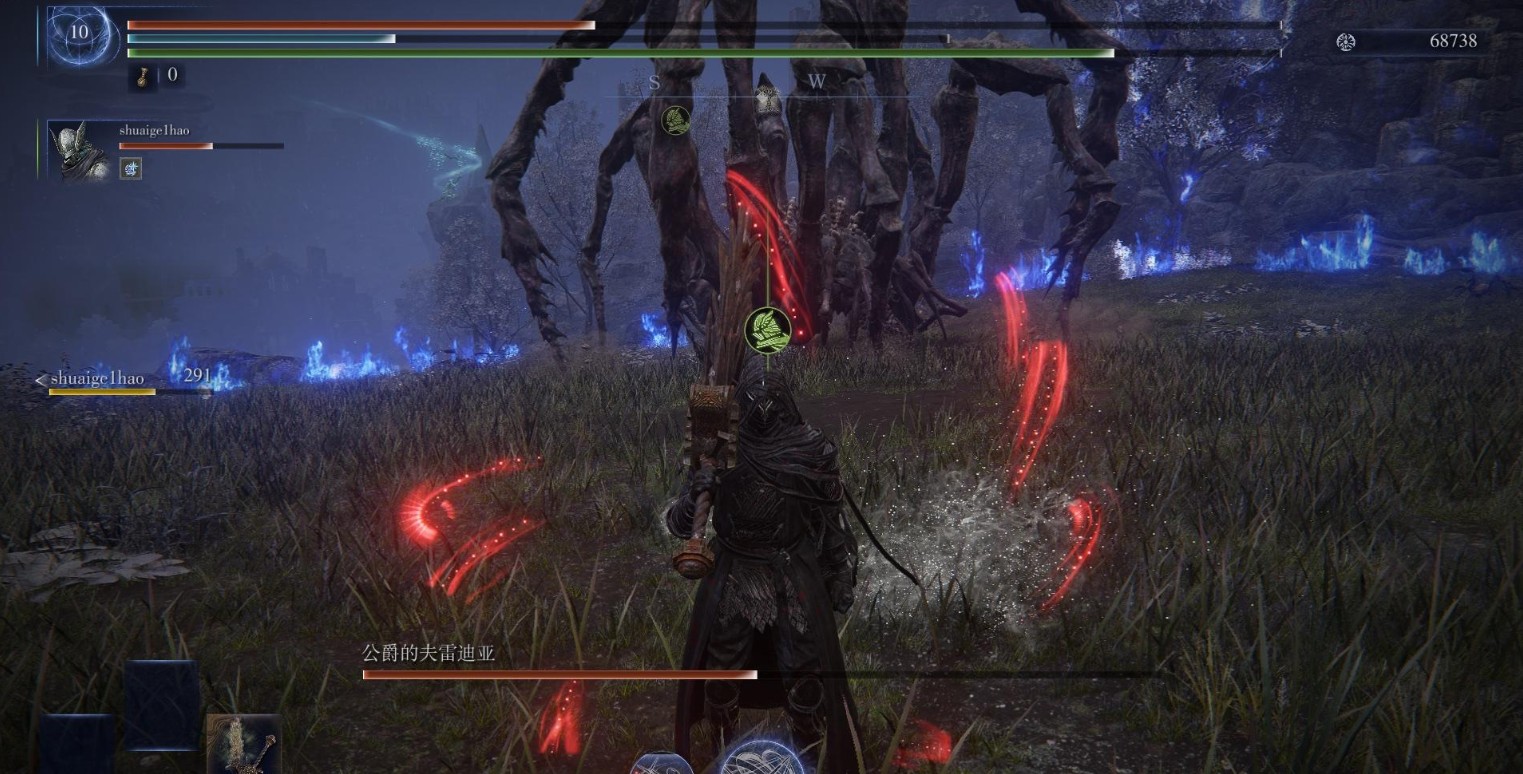The height and width of the screenshot is (774, 1523).
Task: Click the runes currency icon
Action: click(1346, 41)
